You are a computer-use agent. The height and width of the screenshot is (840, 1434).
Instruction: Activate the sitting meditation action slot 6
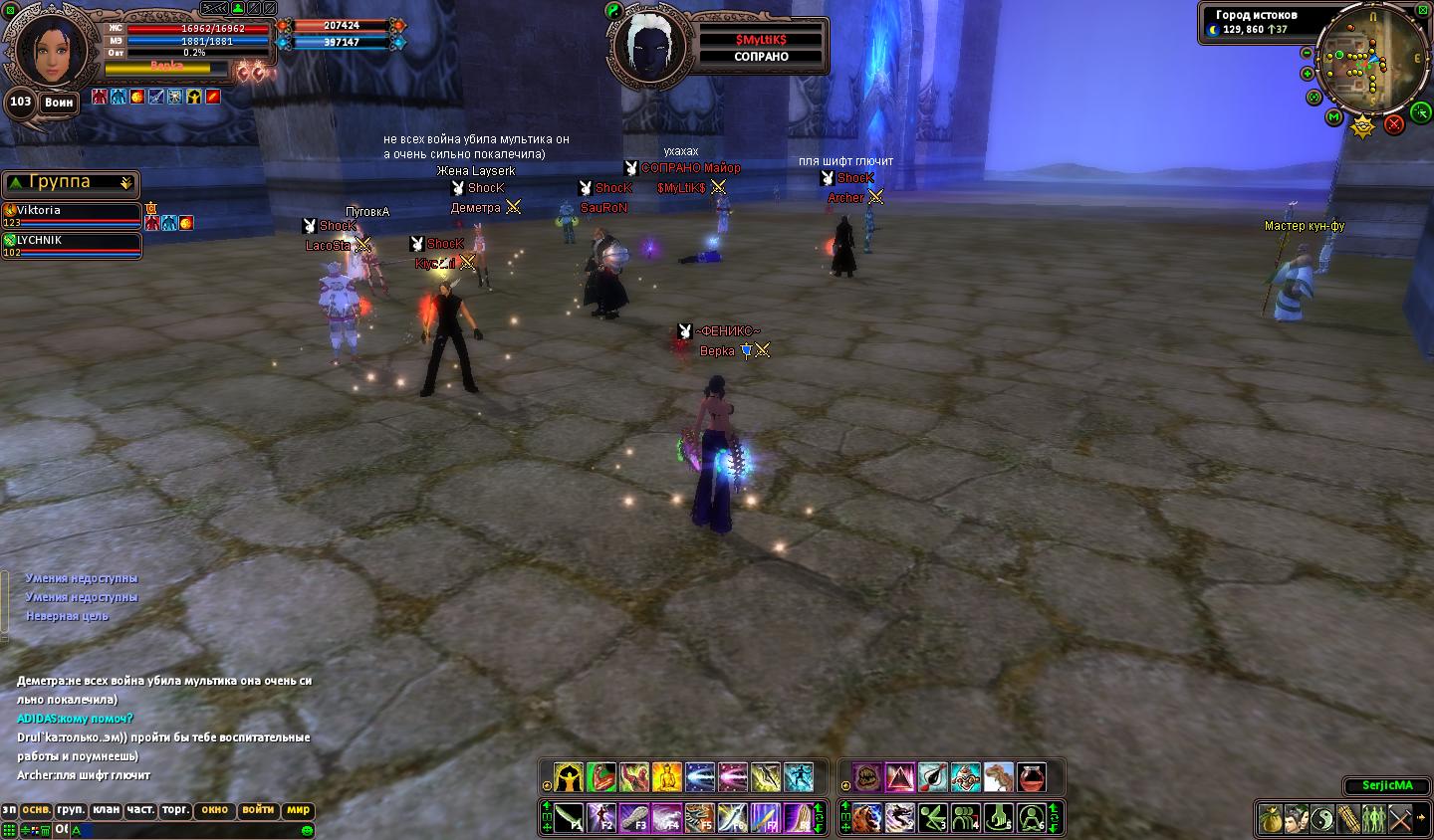1032,818
